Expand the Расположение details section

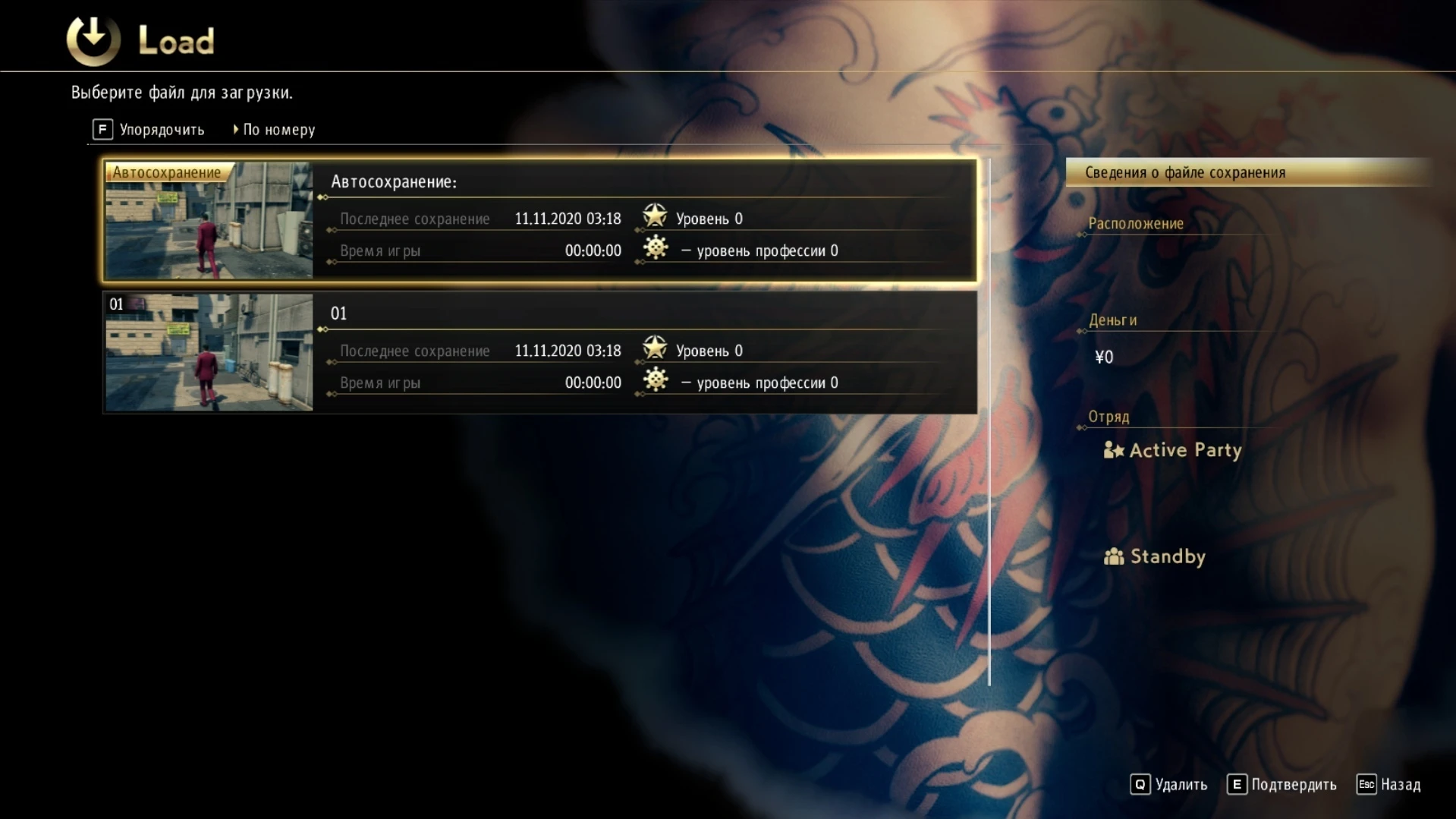point(1135,223)
